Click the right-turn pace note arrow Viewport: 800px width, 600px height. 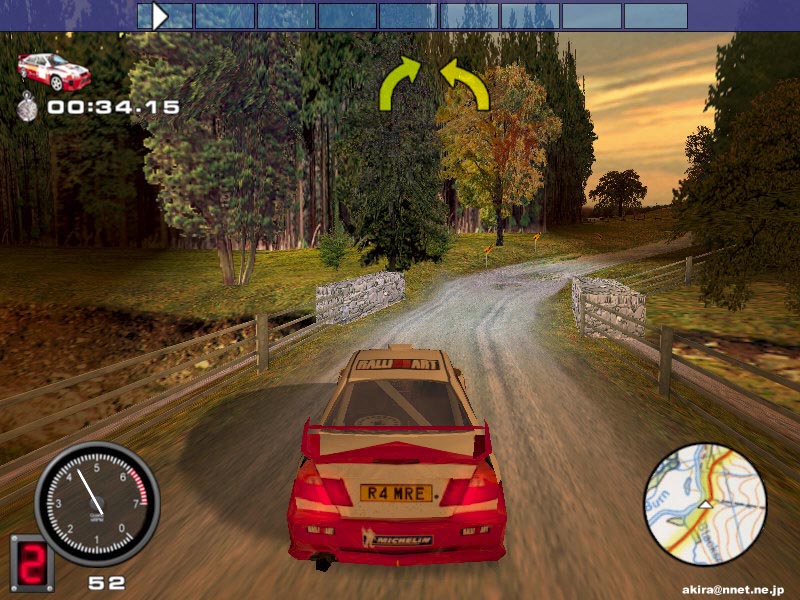401,83
